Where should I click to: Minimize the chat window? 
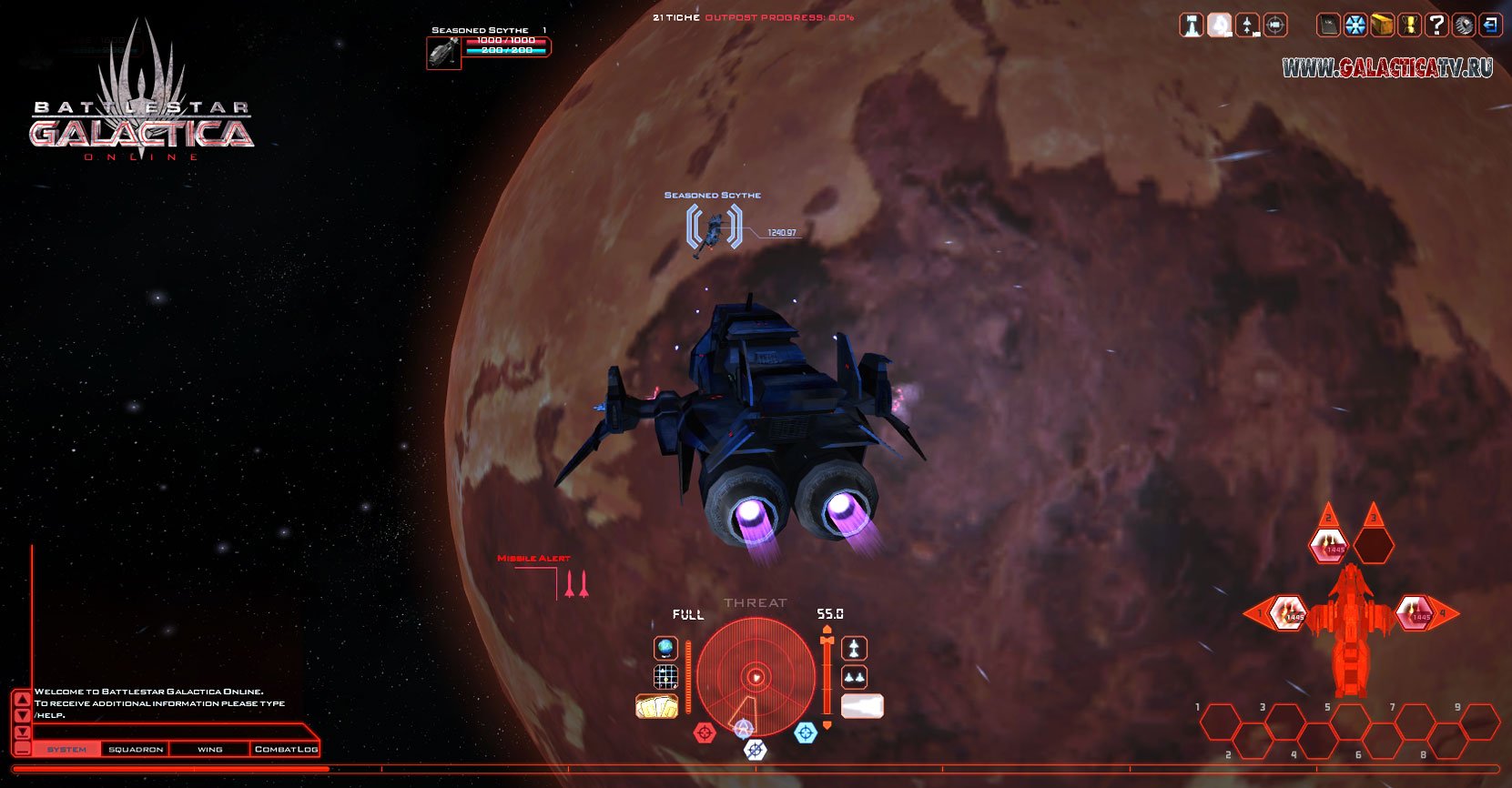pos(23,749)
